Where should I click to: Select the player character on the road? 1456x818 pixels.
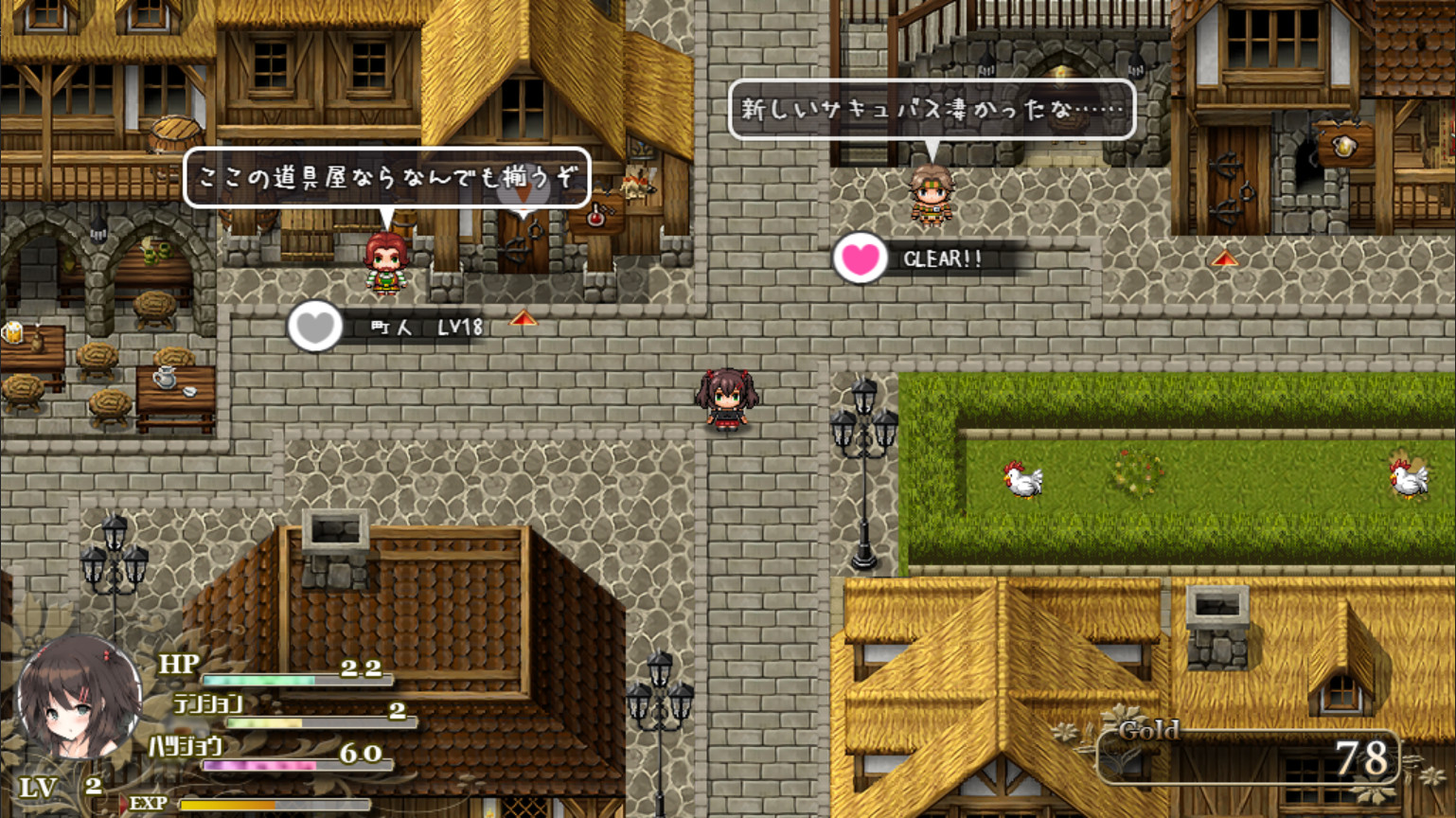[x=729, y=402]
